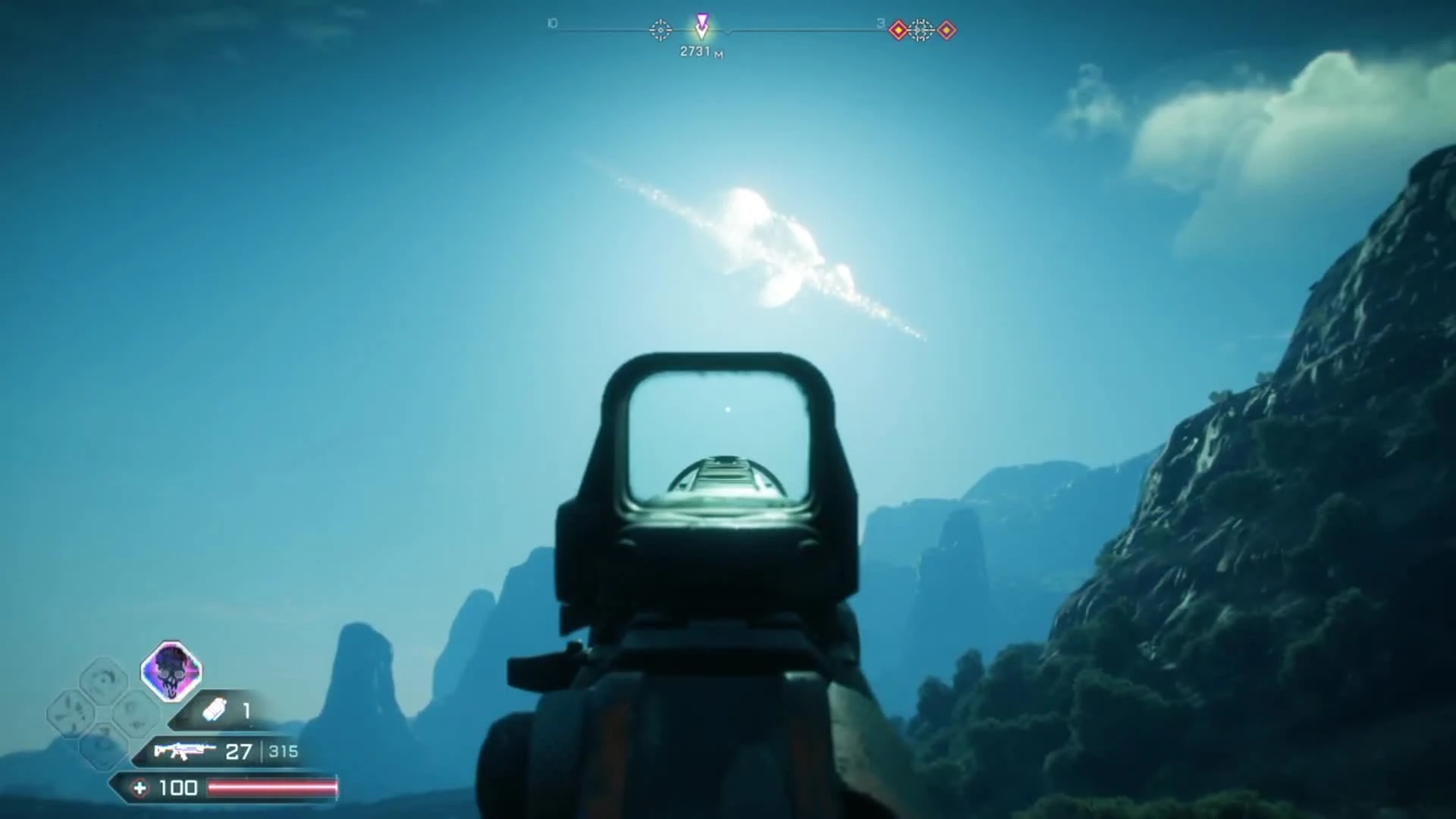The width and height of the screenshot is (1456, 819).
Task: Click the З compass direction label
Action: click(879, 24)
